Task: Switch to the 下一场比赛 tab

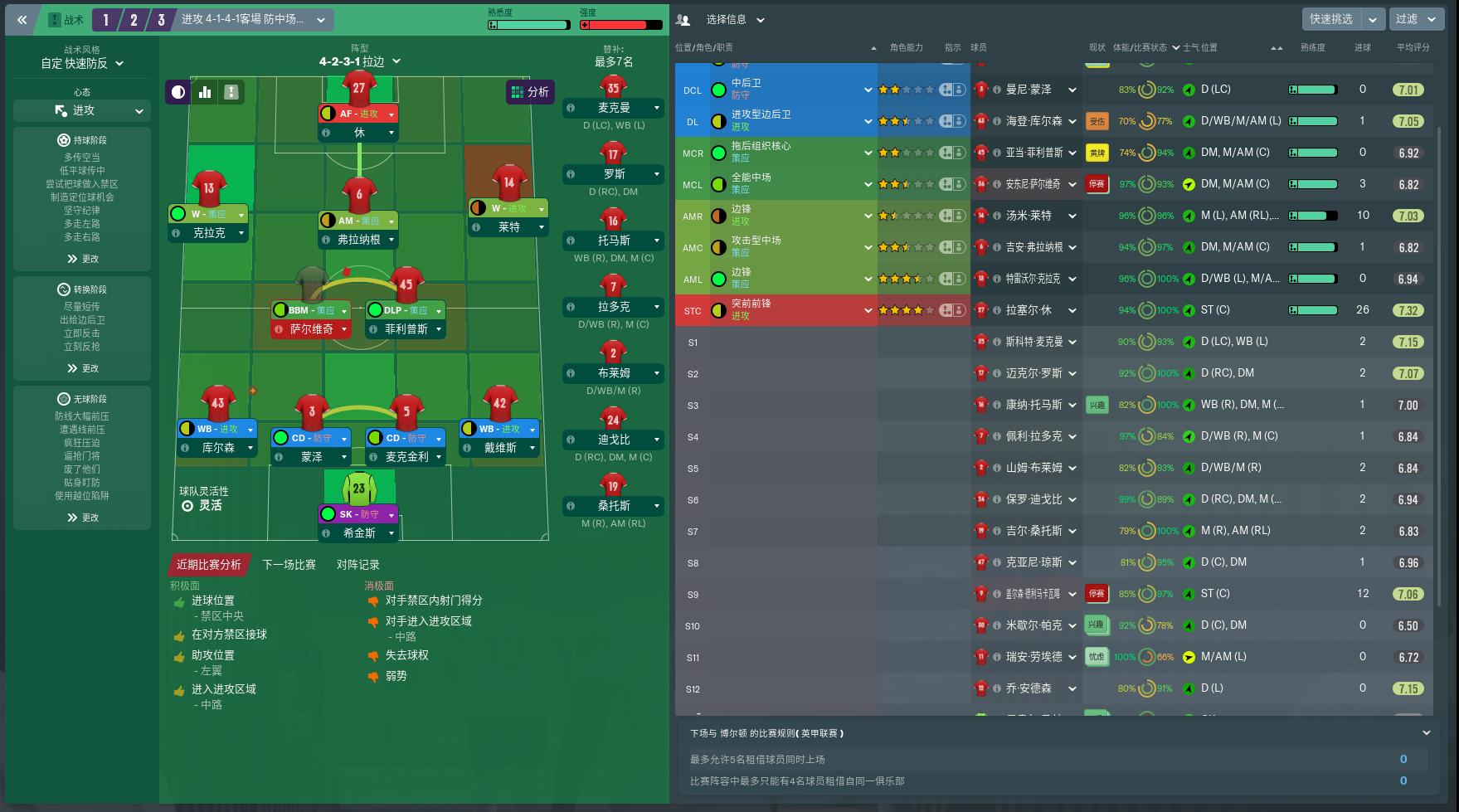Action: (288, 564)
